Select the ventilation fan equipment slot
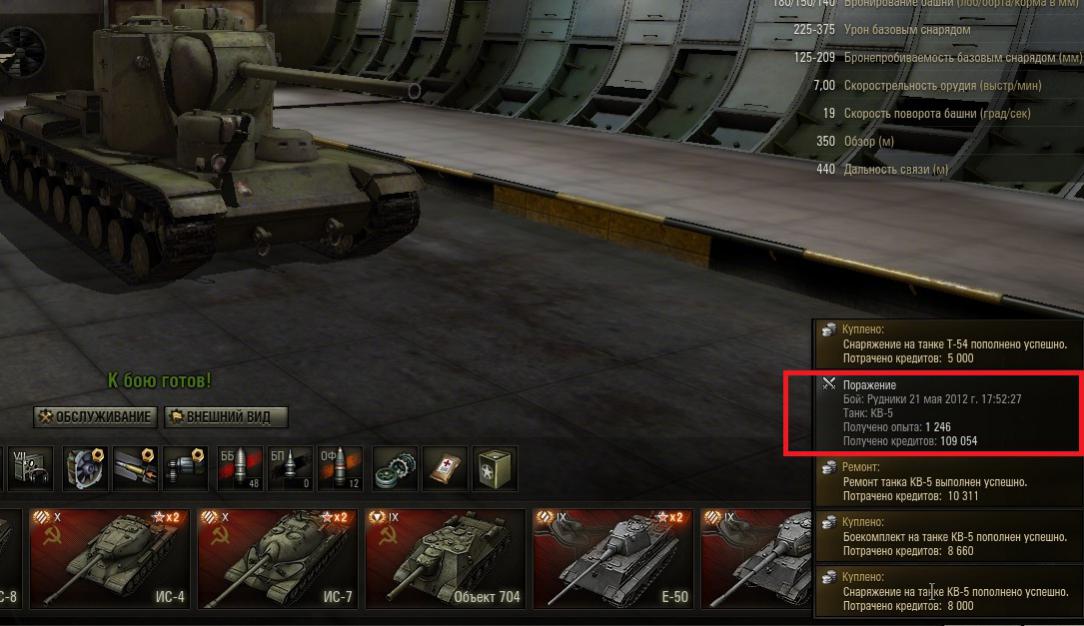The image size is (1084, 626). pos(83,468)
